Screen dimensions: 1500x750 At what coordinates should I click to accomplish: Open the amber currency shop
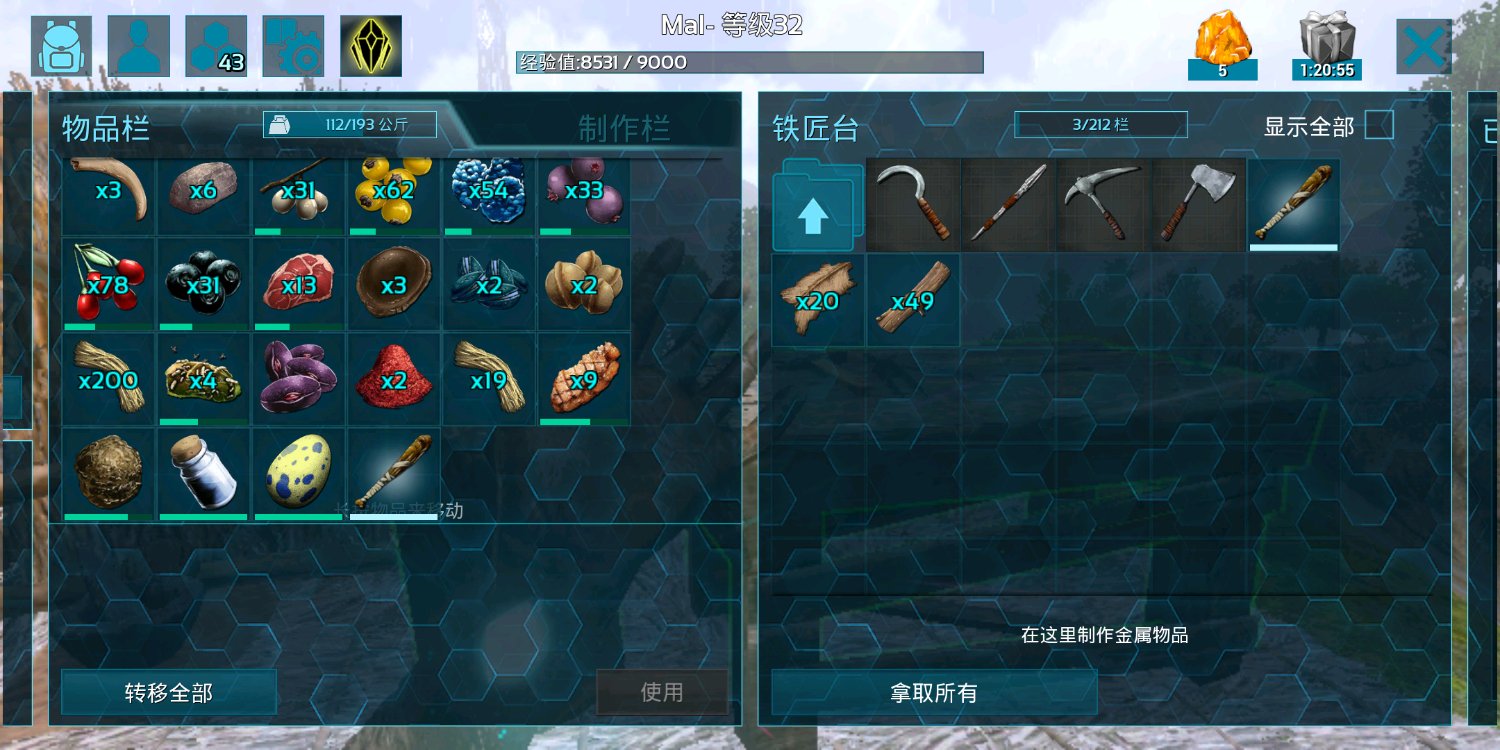pyautogui.click(x=1222, y=46)
